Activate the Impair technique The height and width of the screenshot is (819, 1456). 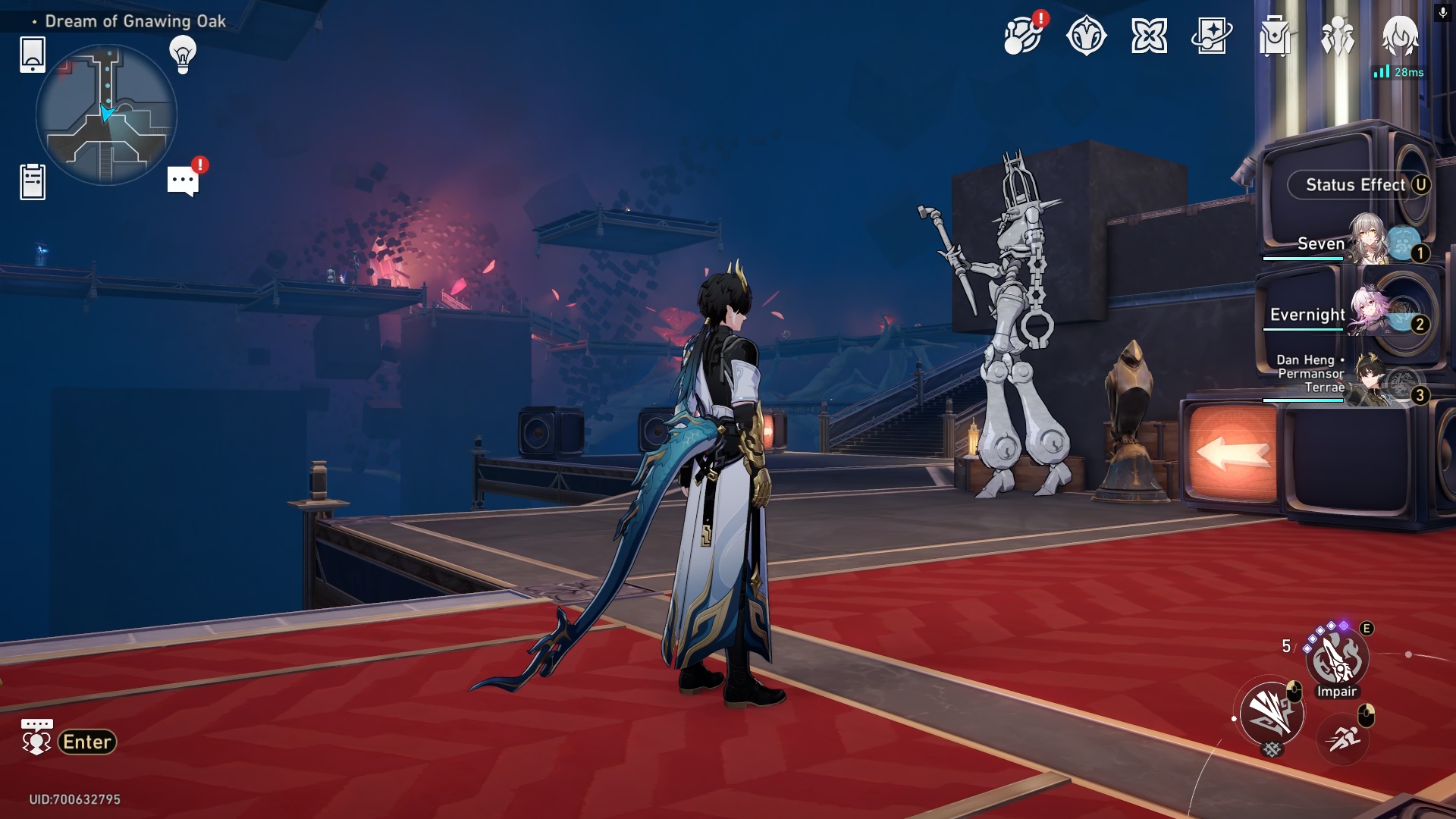coord(1337,660)
